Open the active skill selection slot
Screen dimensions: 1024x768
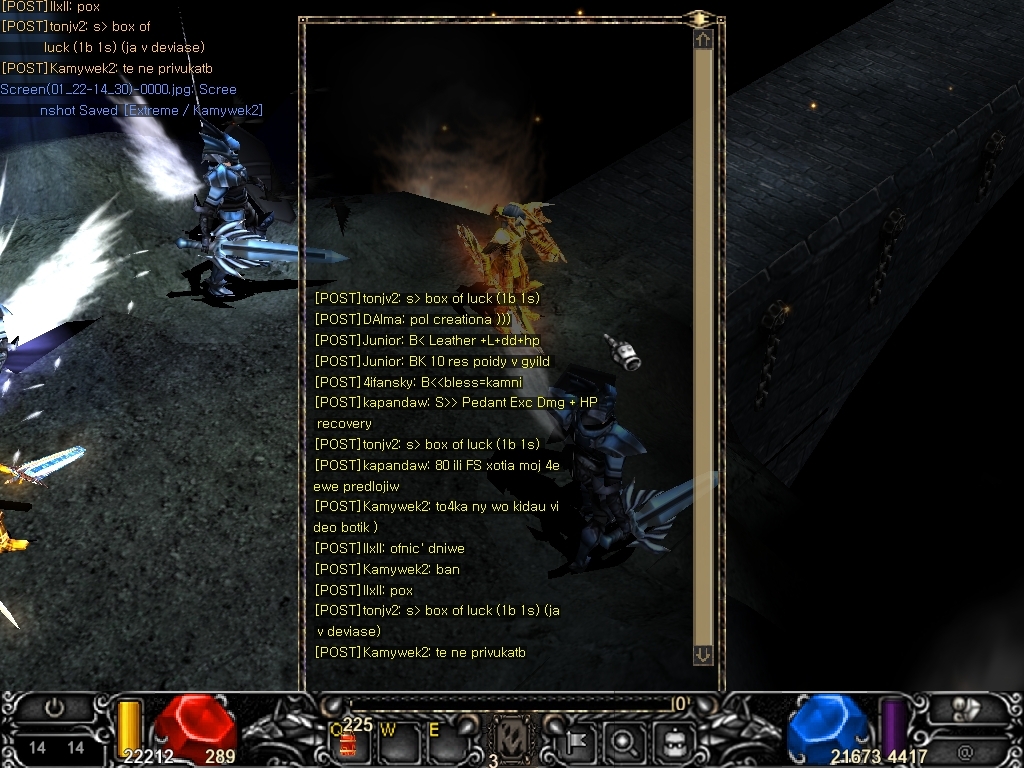[x=512, y=741]
